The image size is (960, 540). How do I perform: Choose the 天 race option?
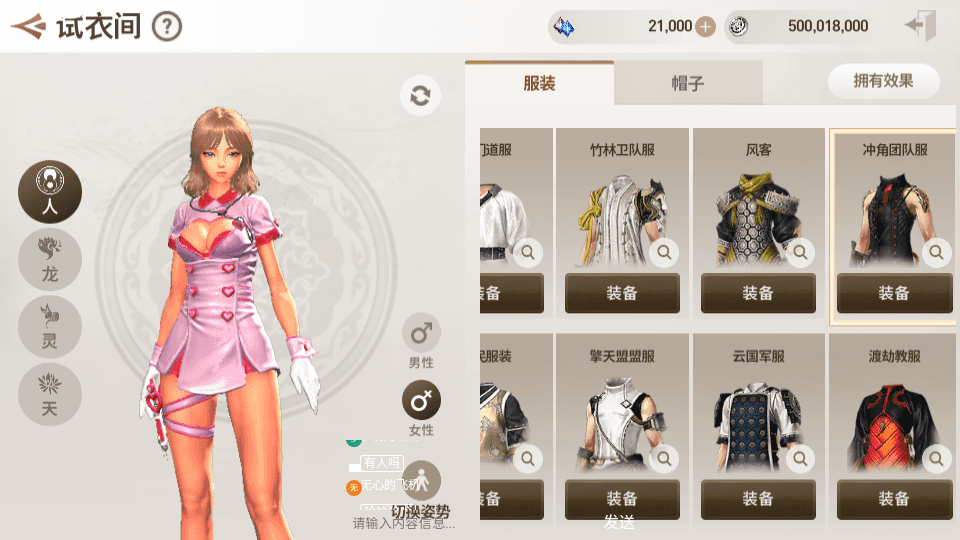tap(49, 394)
